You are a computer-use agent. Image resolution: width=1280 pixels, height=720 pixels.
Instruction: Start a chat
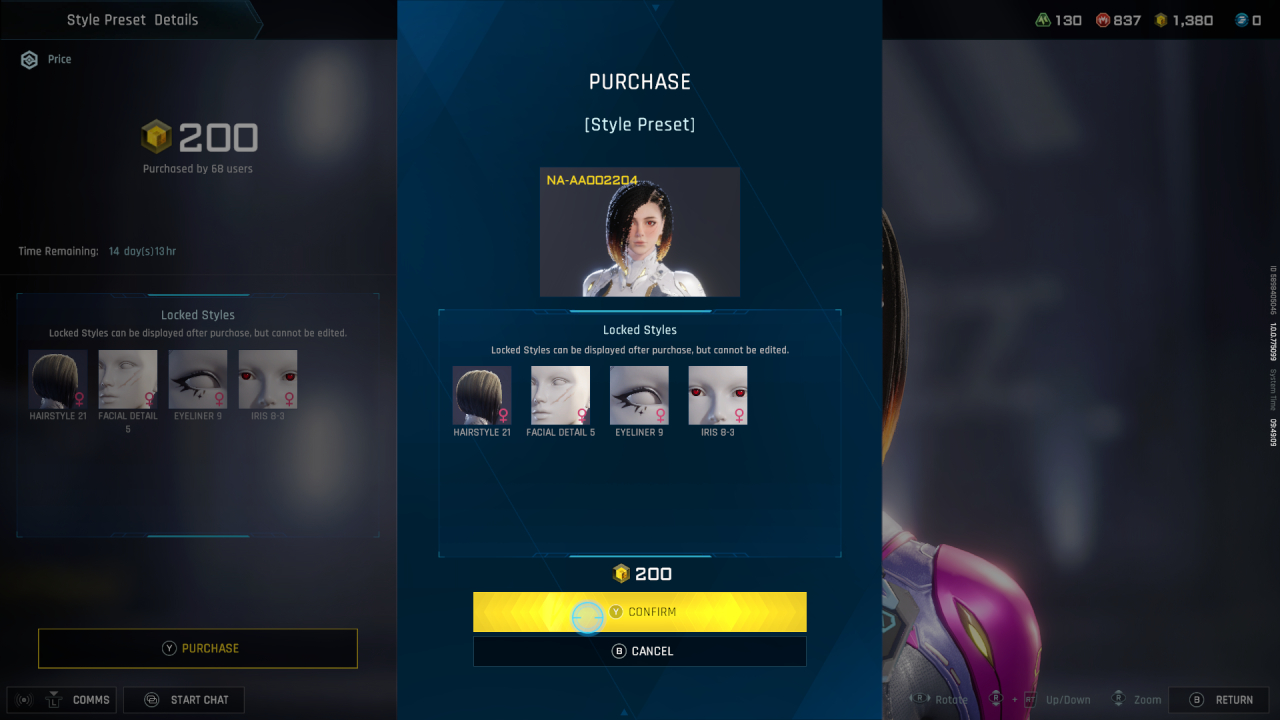pyautogui.click(x=184, y=700)
